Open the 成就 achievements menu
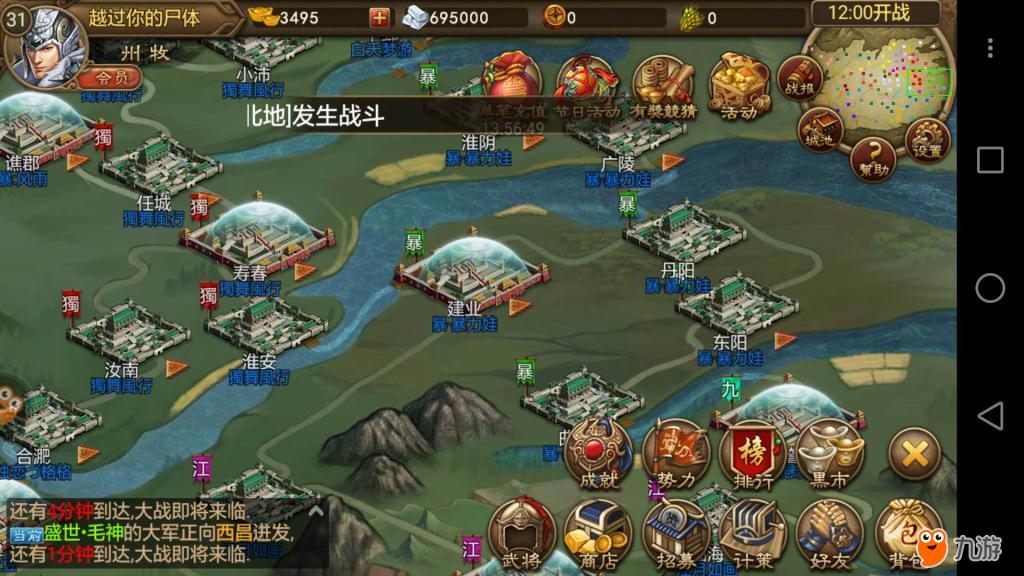Viewport: 1024px width, 576px height. tap(599, 453)
